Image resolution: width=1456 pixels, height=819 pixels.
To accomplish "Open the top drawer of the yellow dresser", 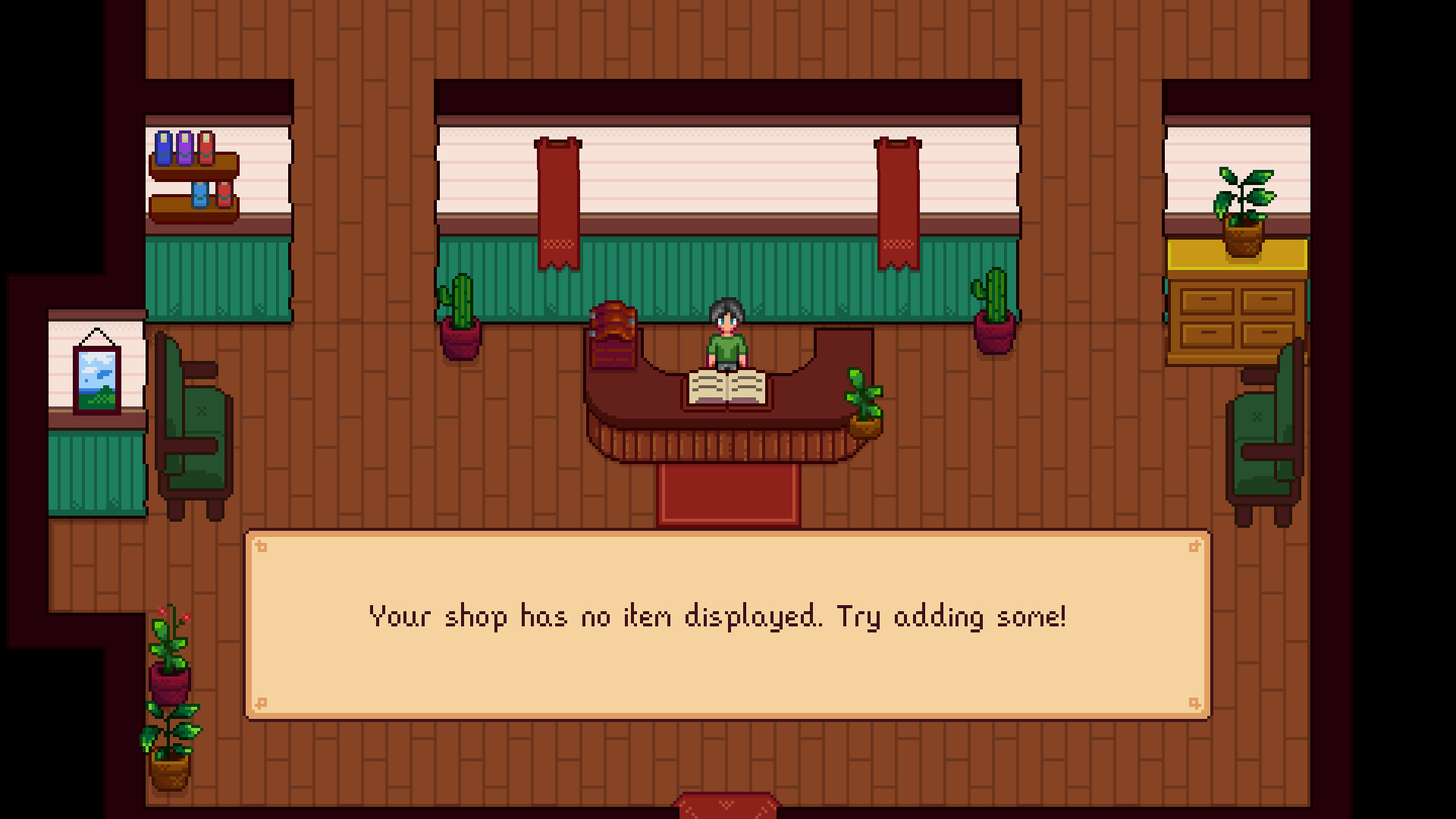I will point(1207,302).
